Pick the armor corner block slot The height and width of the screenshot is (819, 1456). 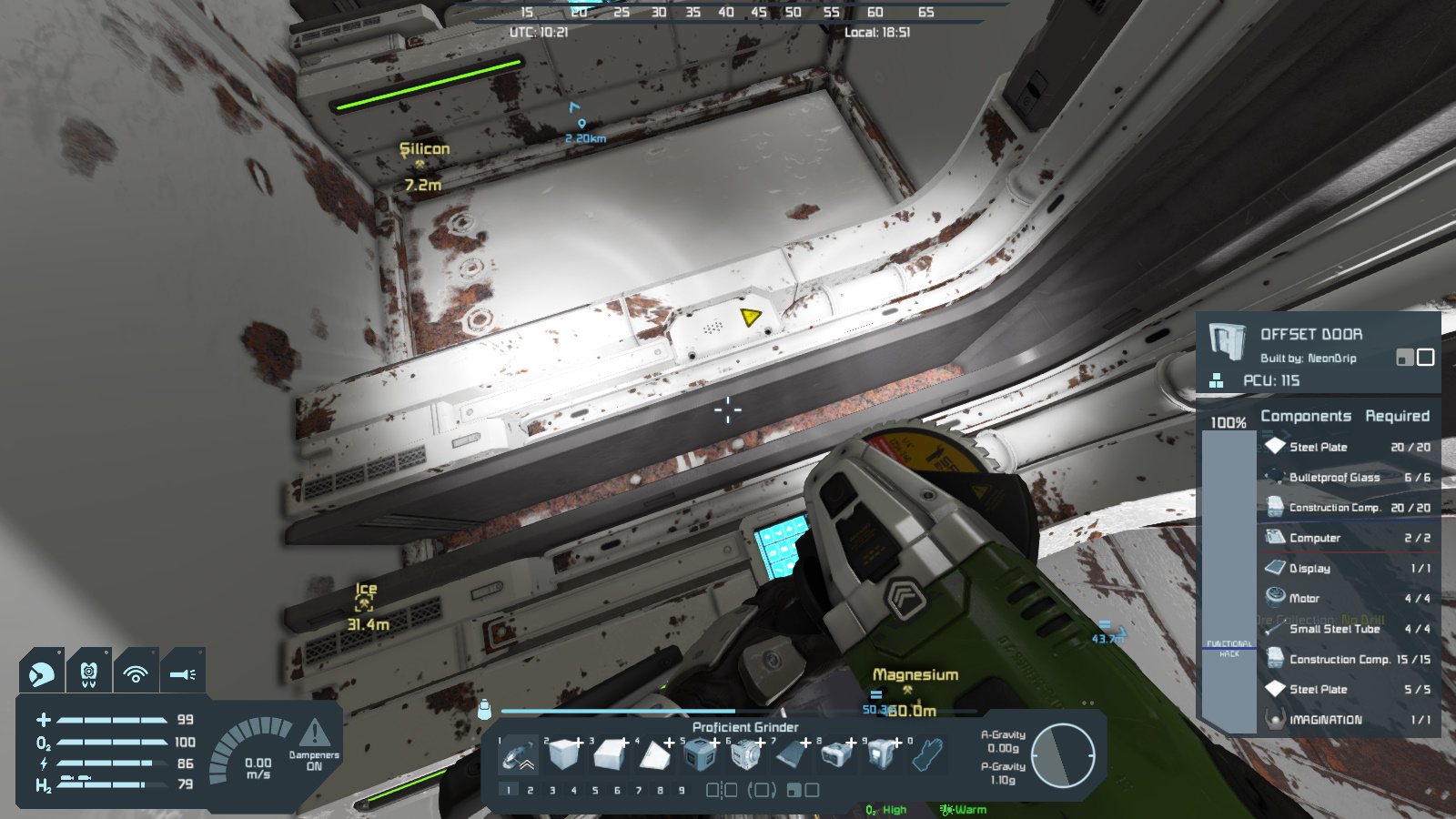point(654,755)
